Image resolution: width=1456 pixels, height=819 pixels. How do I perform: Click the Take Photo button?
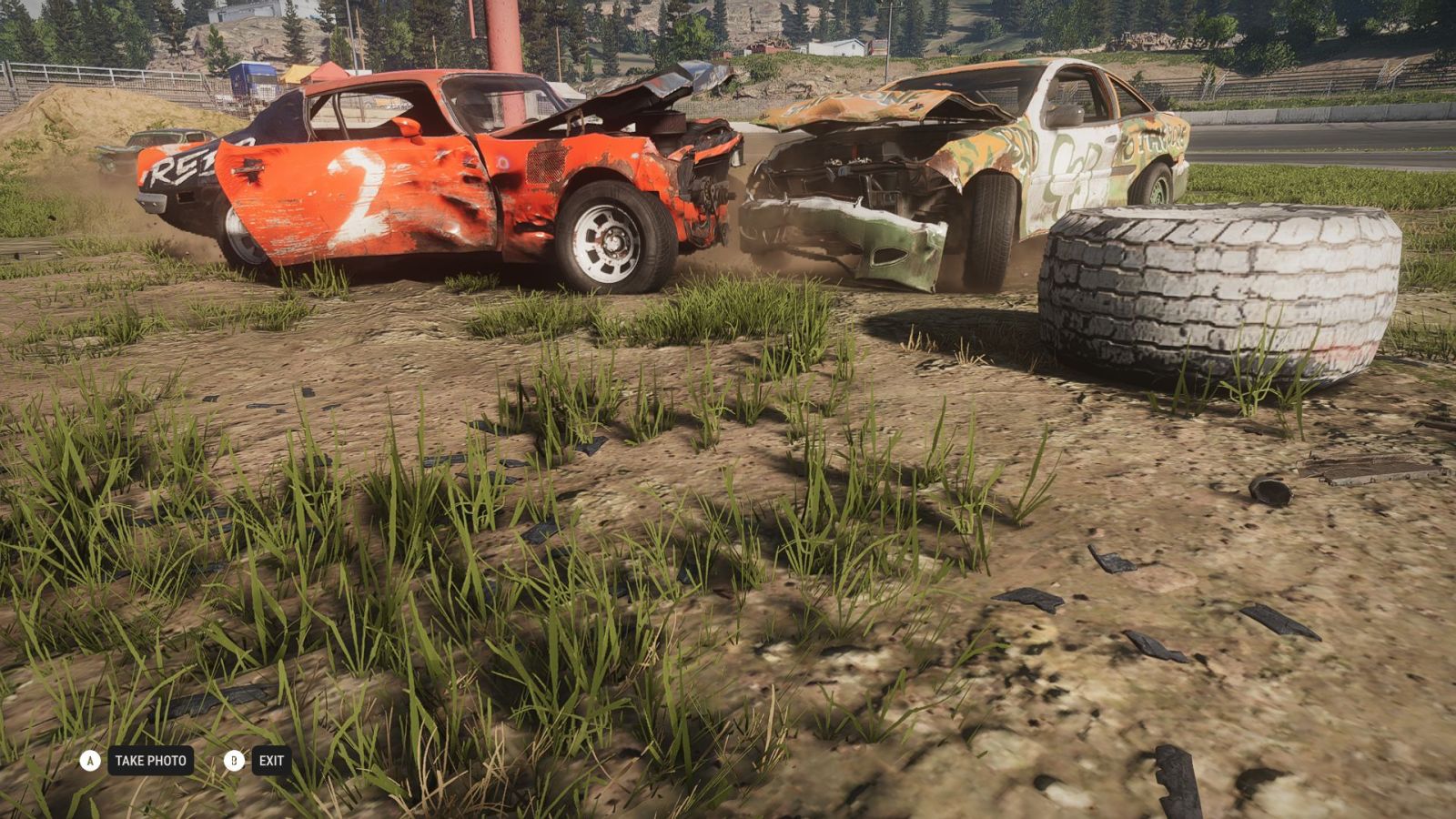click(x=150, y=761)
